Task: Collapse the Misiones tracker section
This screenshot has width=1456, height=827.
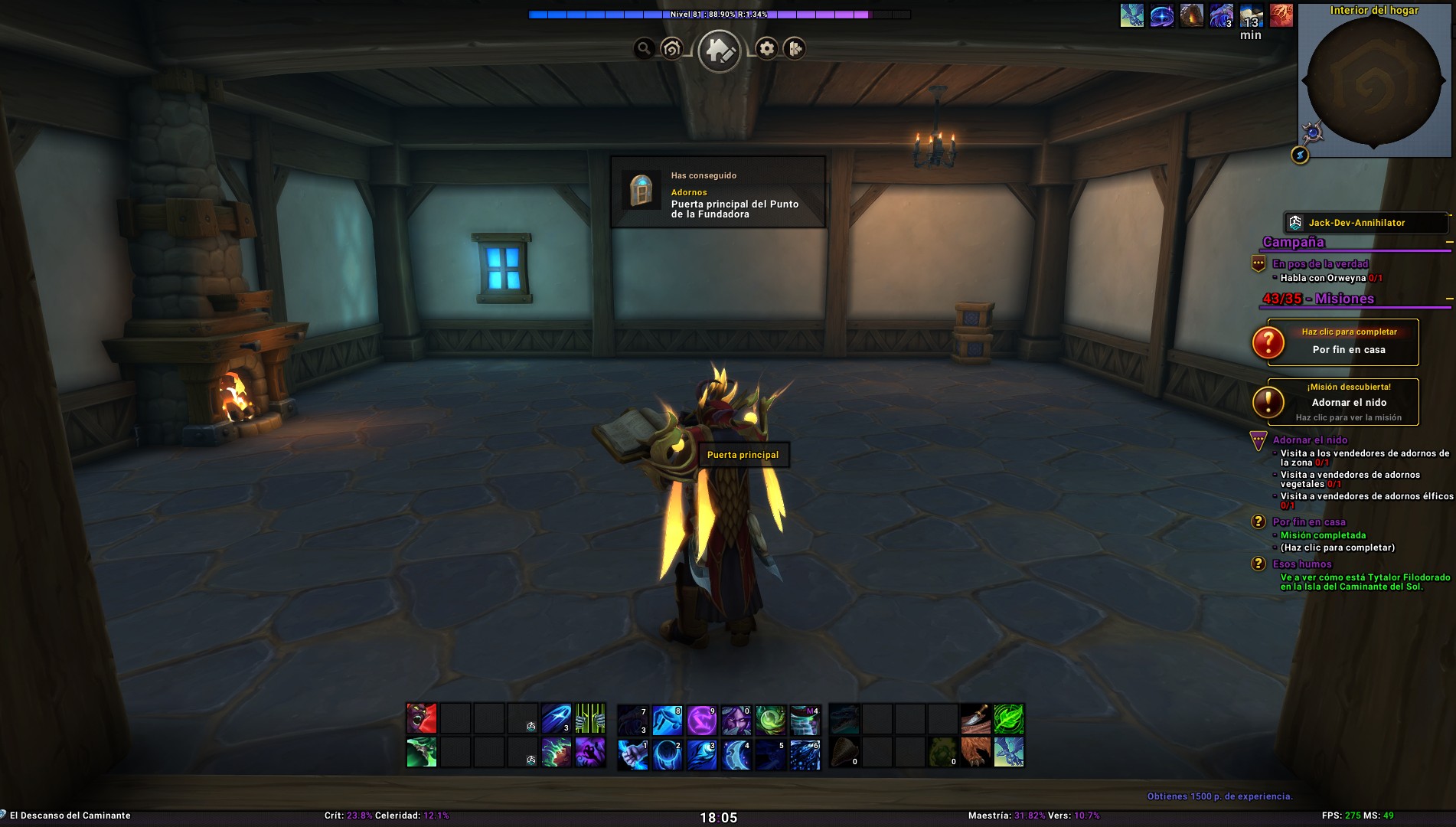Action: tap(1448, 299)
